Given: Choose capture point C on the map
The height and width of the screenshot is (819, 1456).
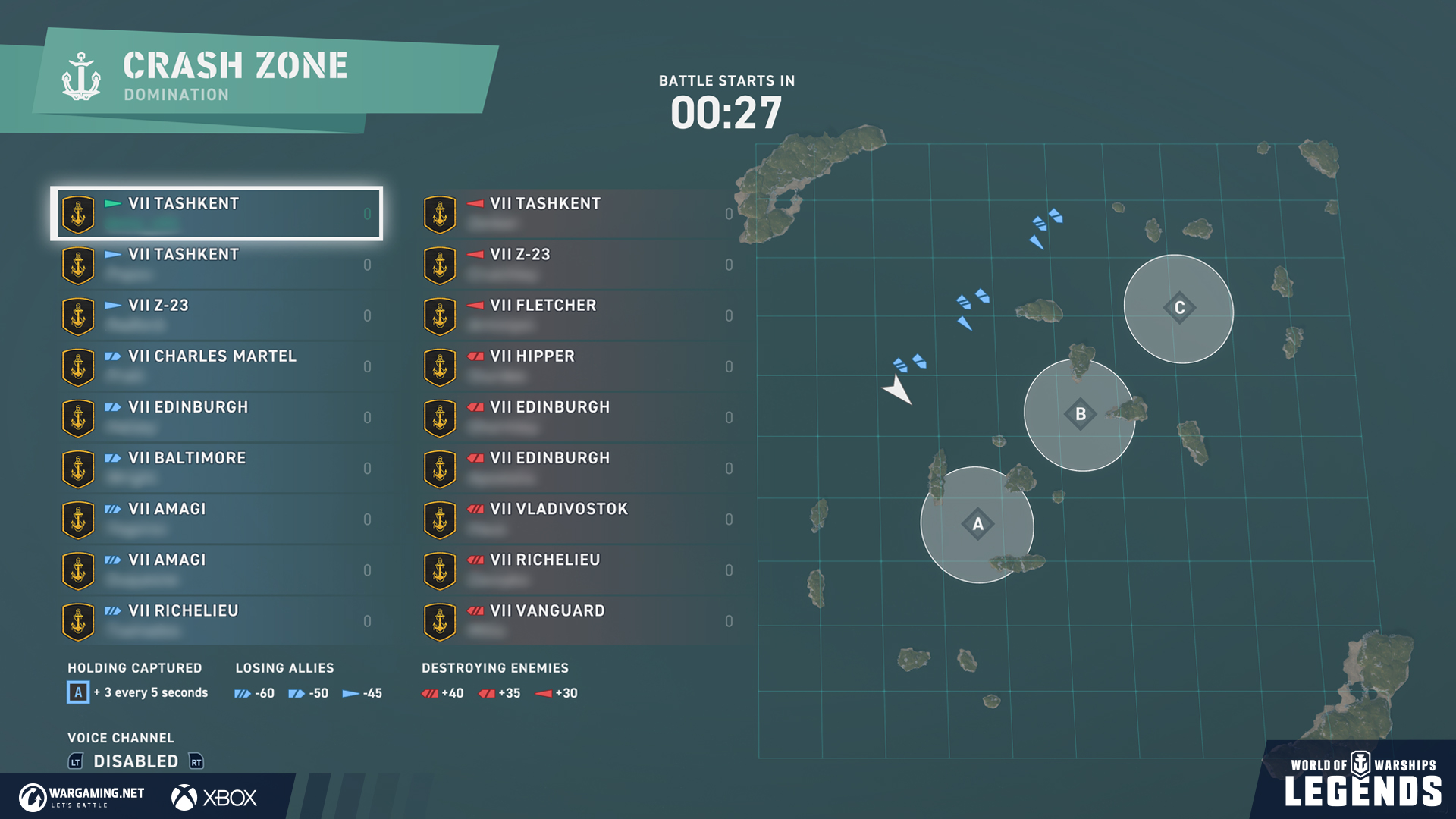Looking at the screenshot, I should (x=1179, y=308).
